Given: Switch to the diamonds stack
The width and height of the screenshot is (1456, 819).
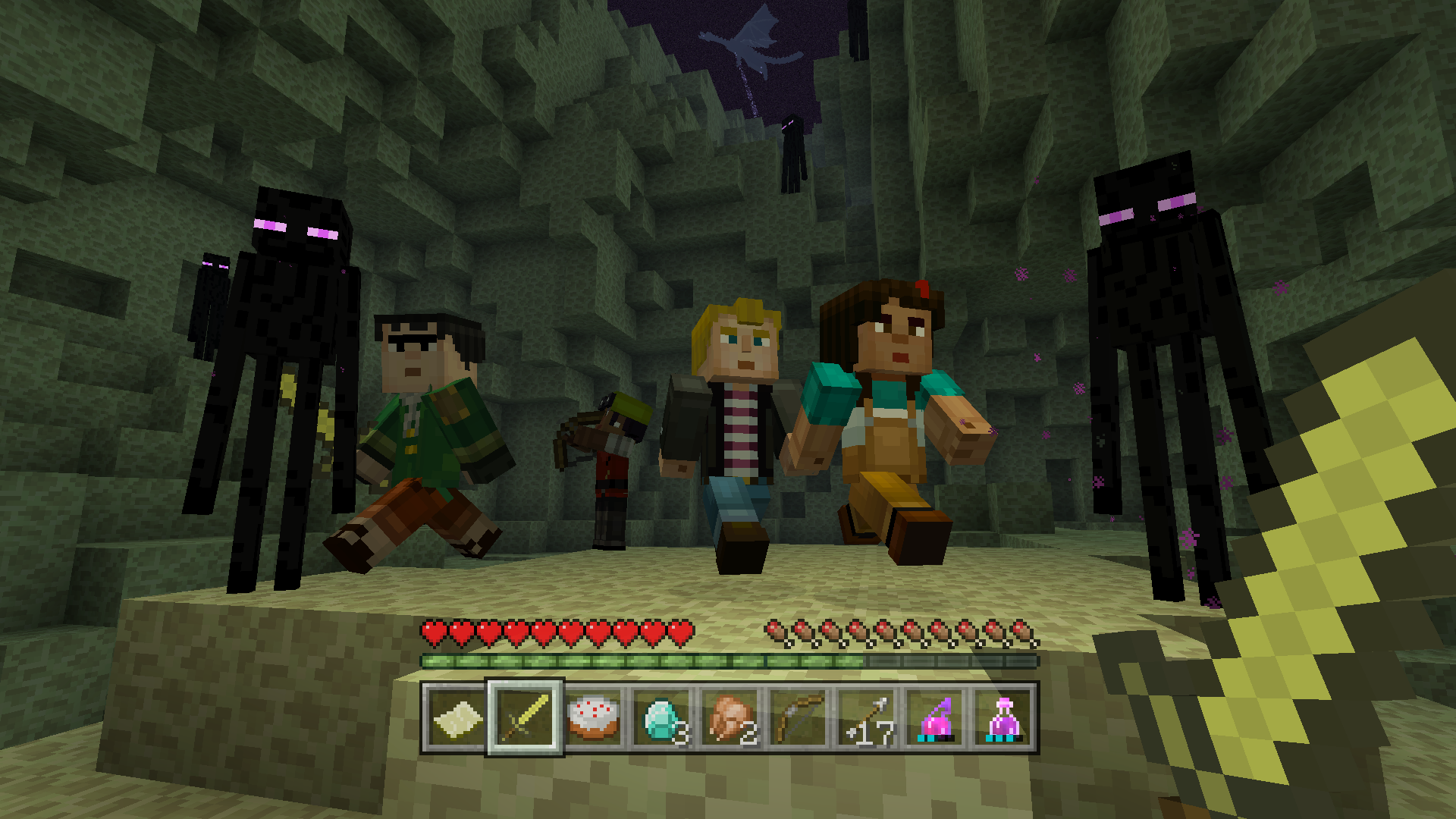Looking at the screenshot, I should point(661,718).
